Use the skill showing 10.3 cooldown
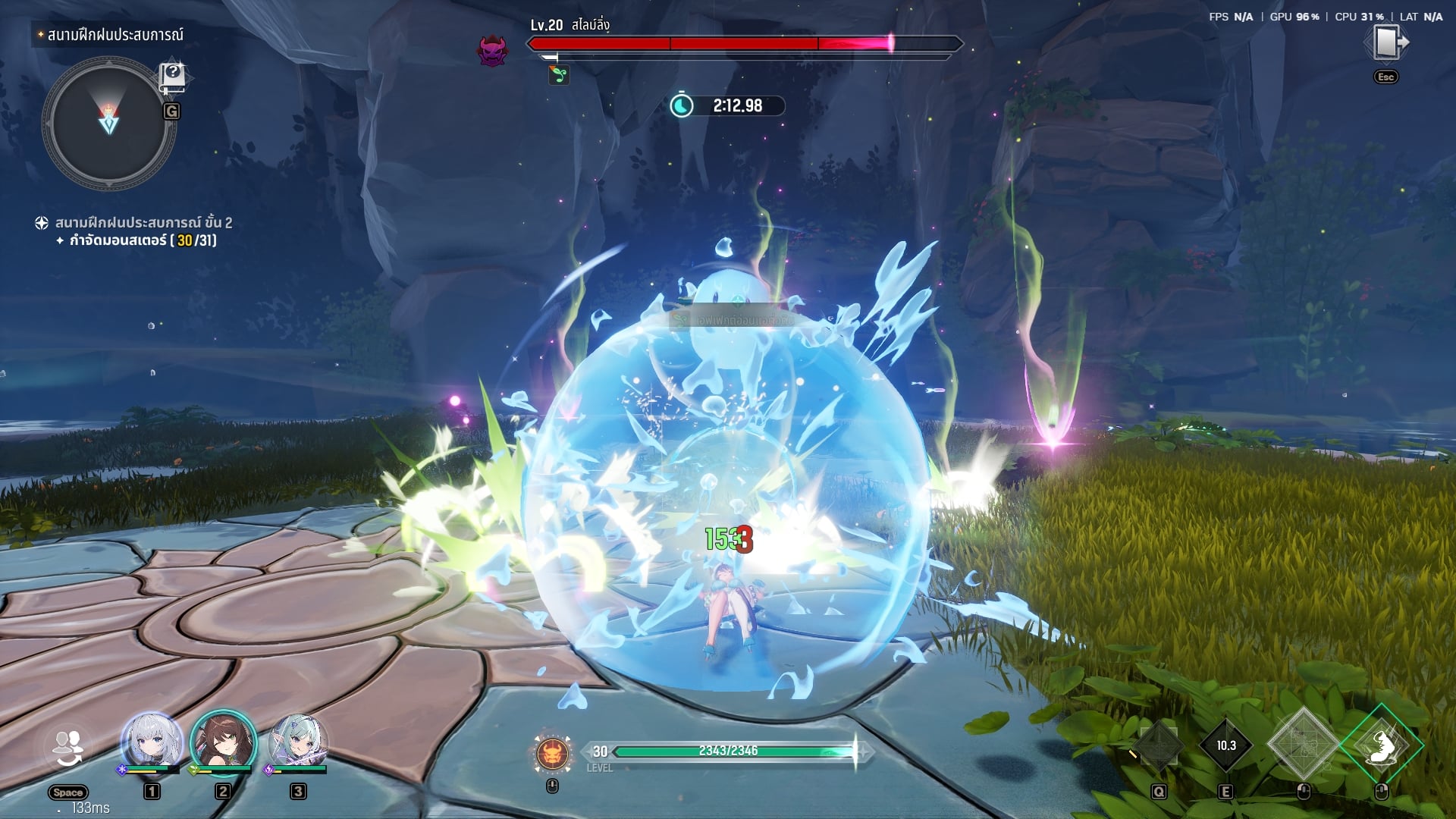Image resolution: width=1456 pixels, height=819 pixels. (x=1225, y=745)
